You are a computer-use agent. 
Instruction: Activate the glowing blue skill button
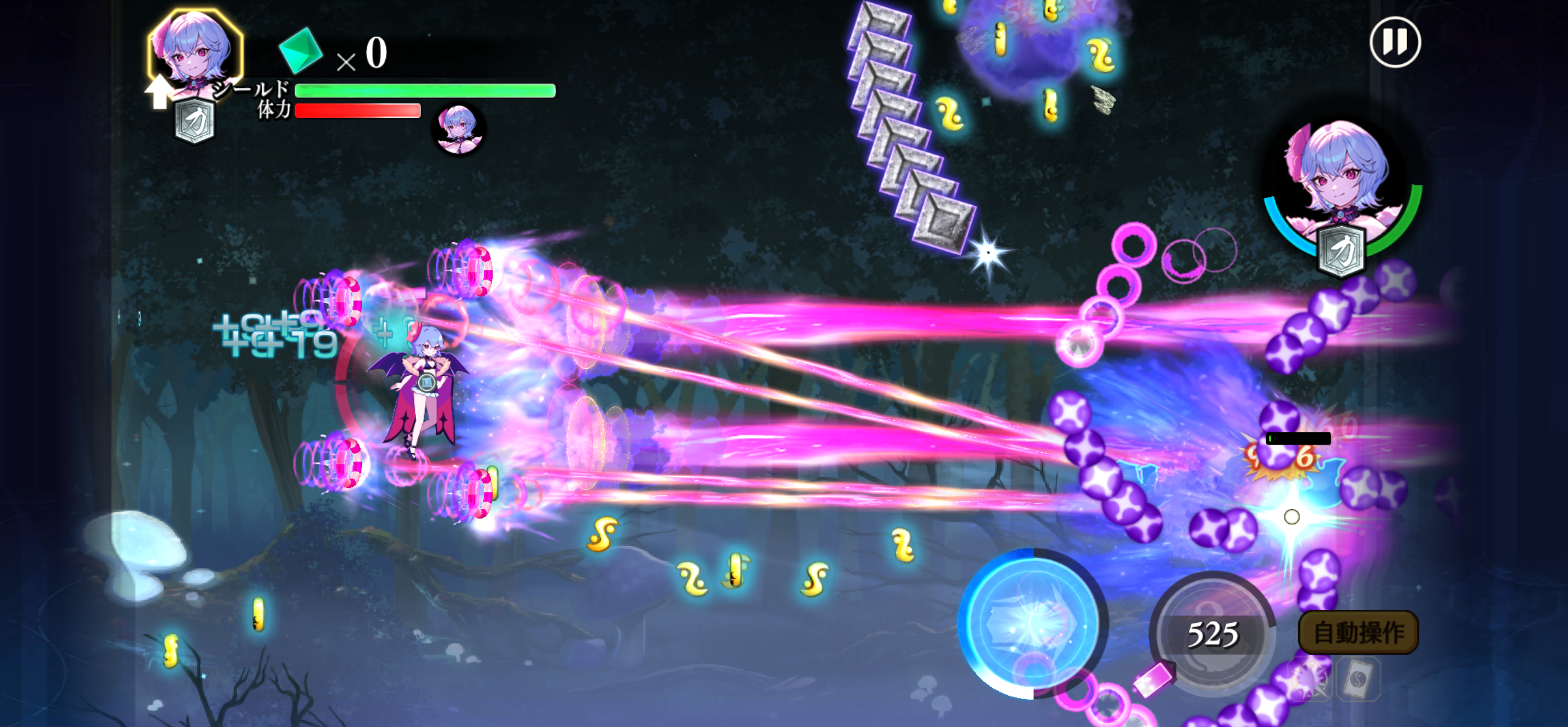pos(1032,623)
